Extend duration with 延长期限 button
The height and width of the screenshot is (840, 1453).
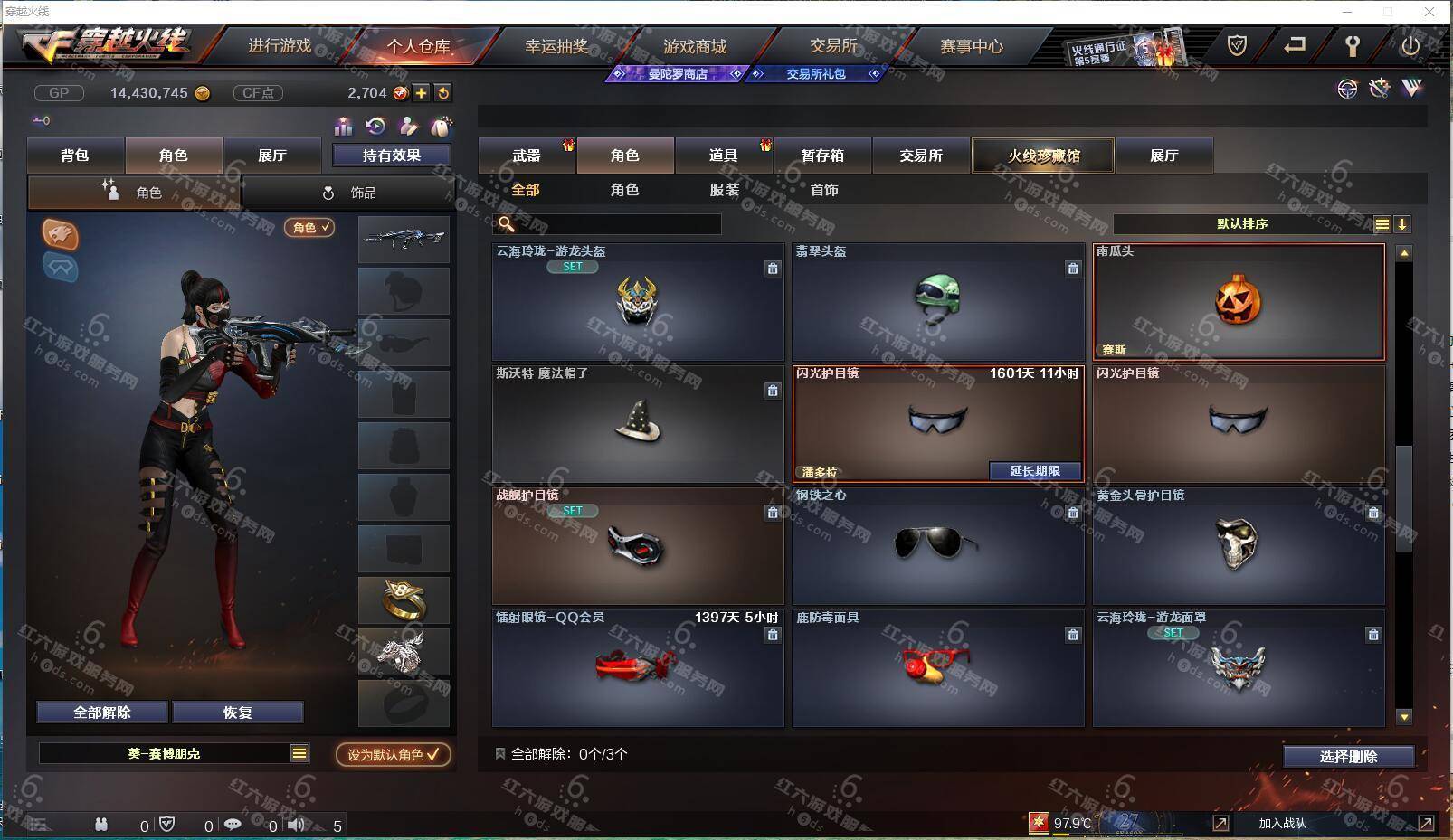(x=1034, y=471)
